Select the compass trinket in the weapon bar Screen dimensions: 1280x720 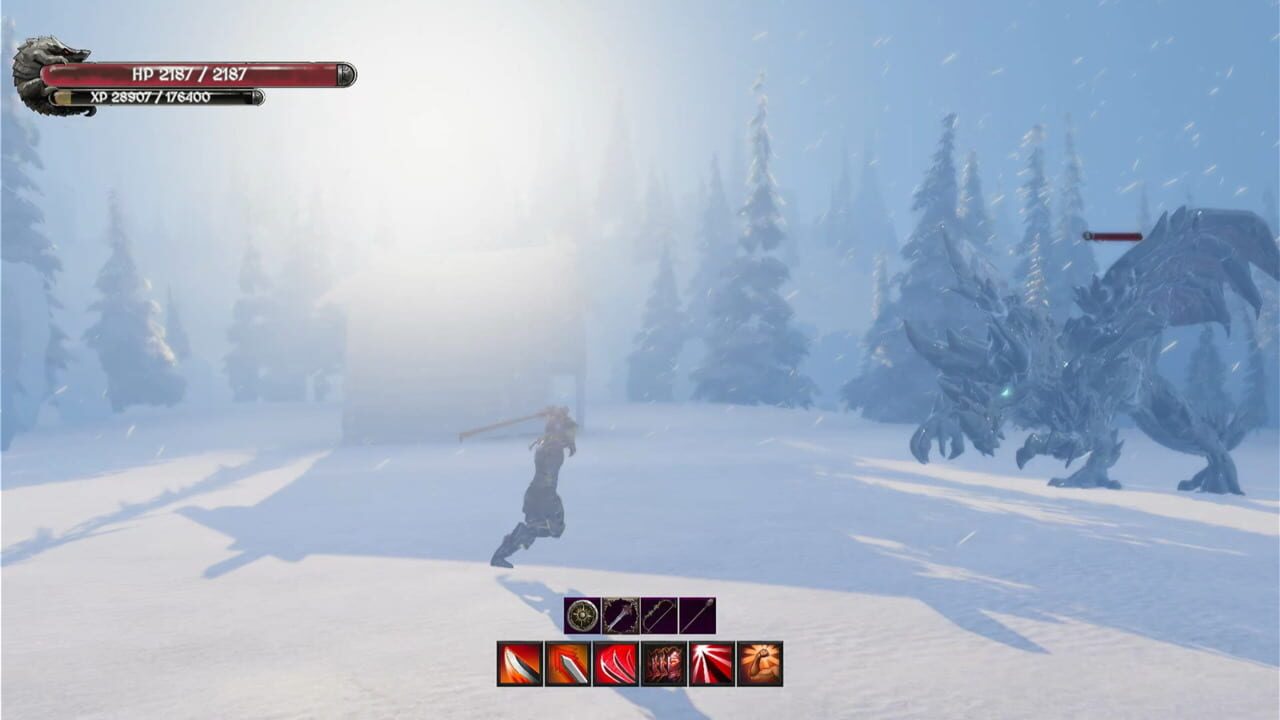click(x=581, y=616)
